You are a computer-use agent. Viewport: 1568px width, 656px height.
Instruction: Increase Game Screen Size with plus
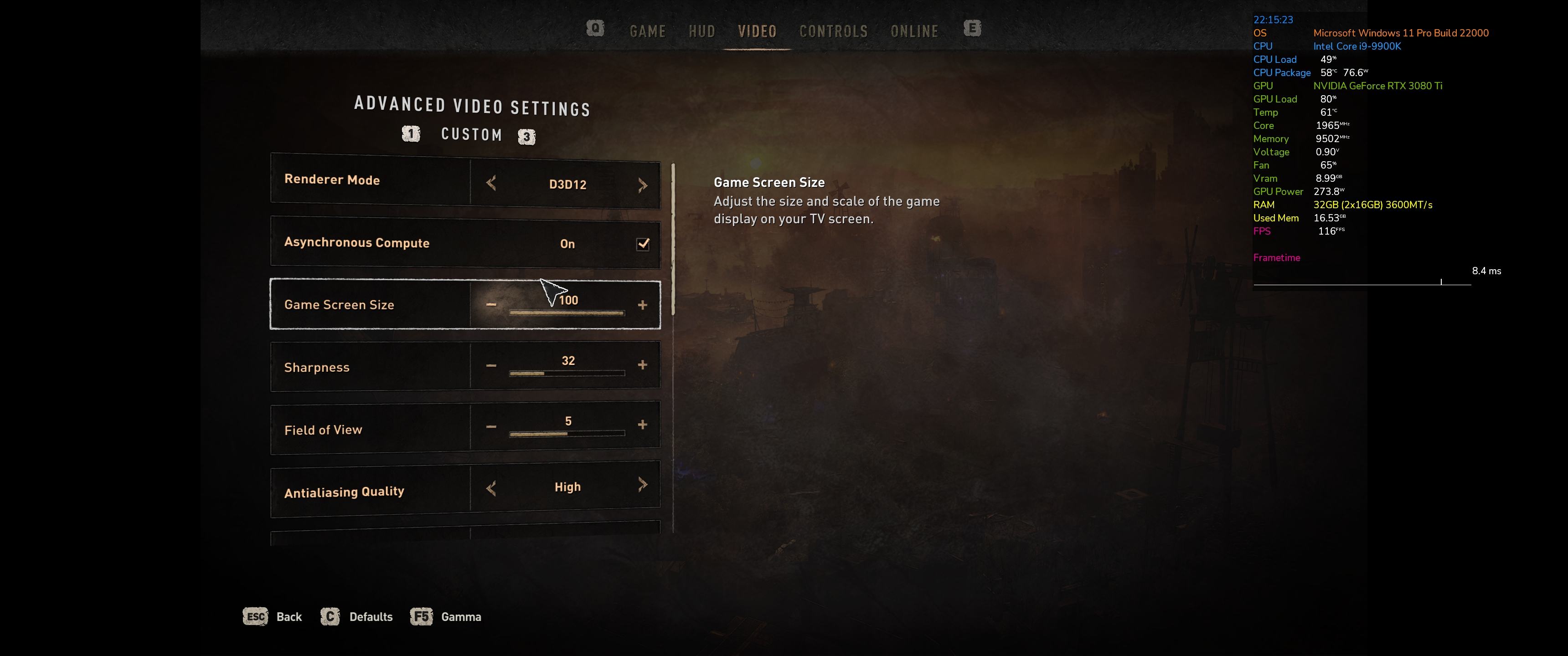click(x=642, y=304)
